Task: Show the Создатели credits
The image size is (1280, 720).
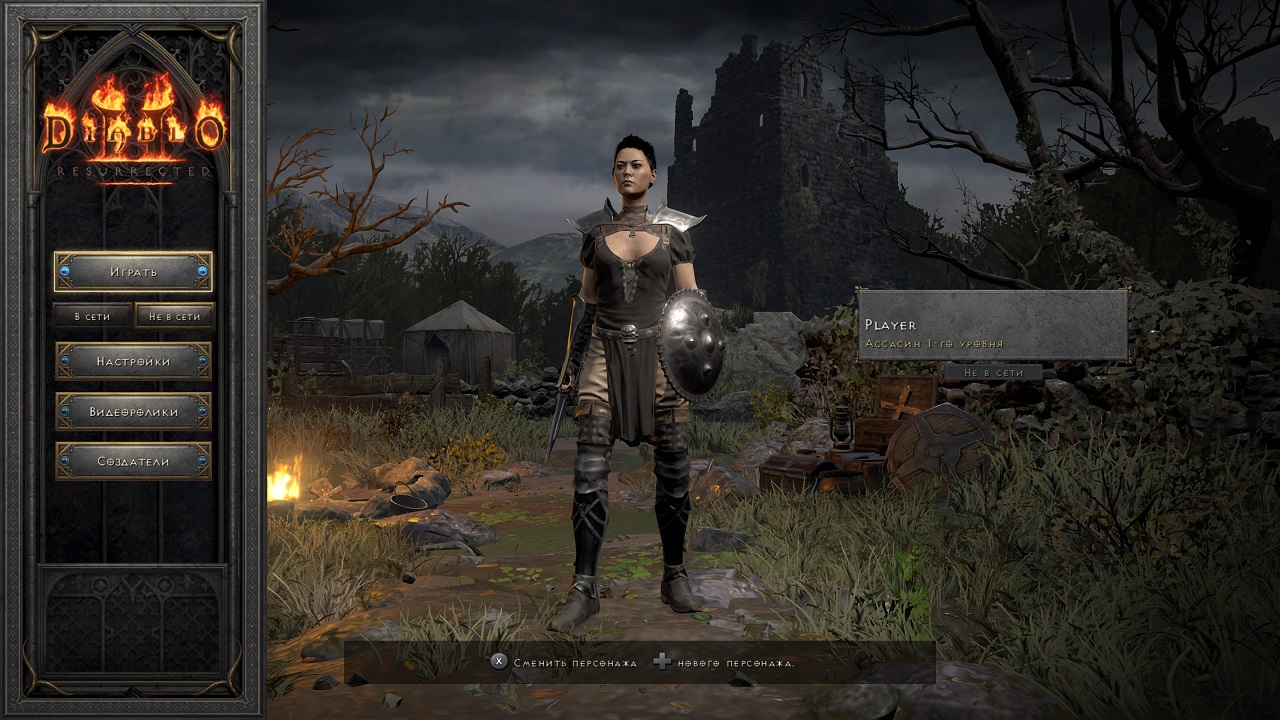Action: click(133, 461)
